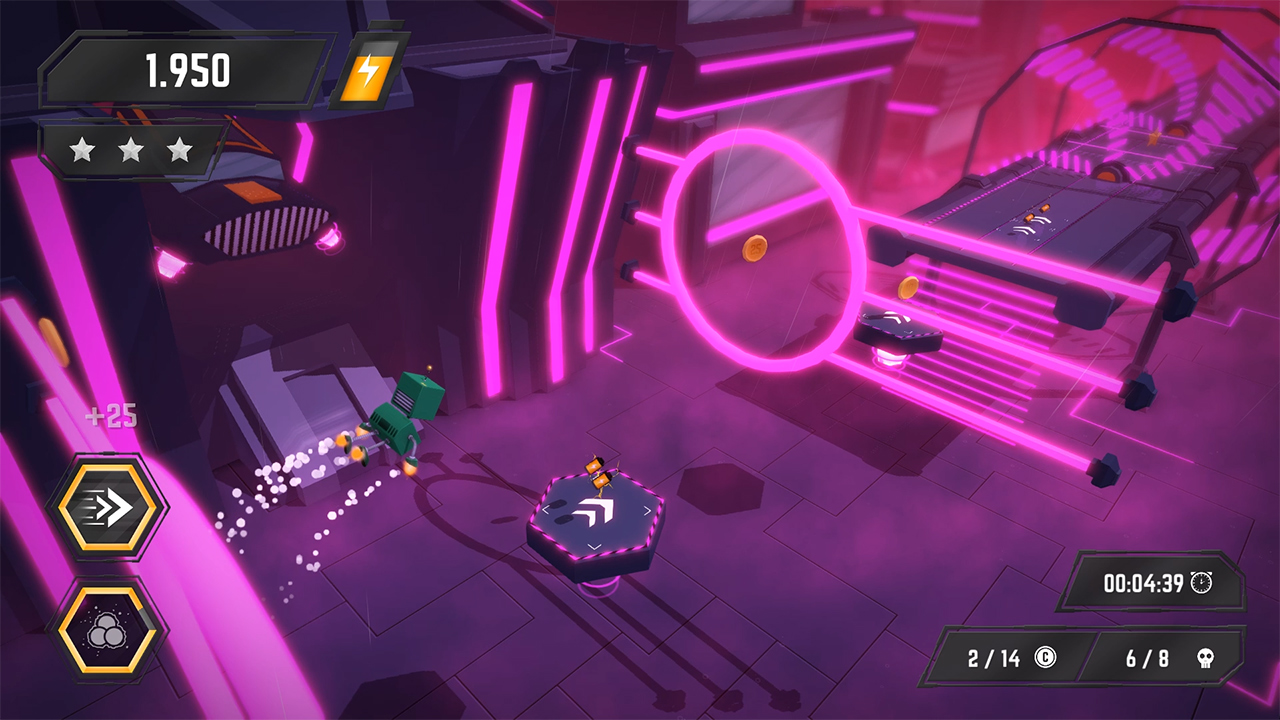Toggle the third star on the rating panel
The image size is (1280, 720).
[177, 149]
